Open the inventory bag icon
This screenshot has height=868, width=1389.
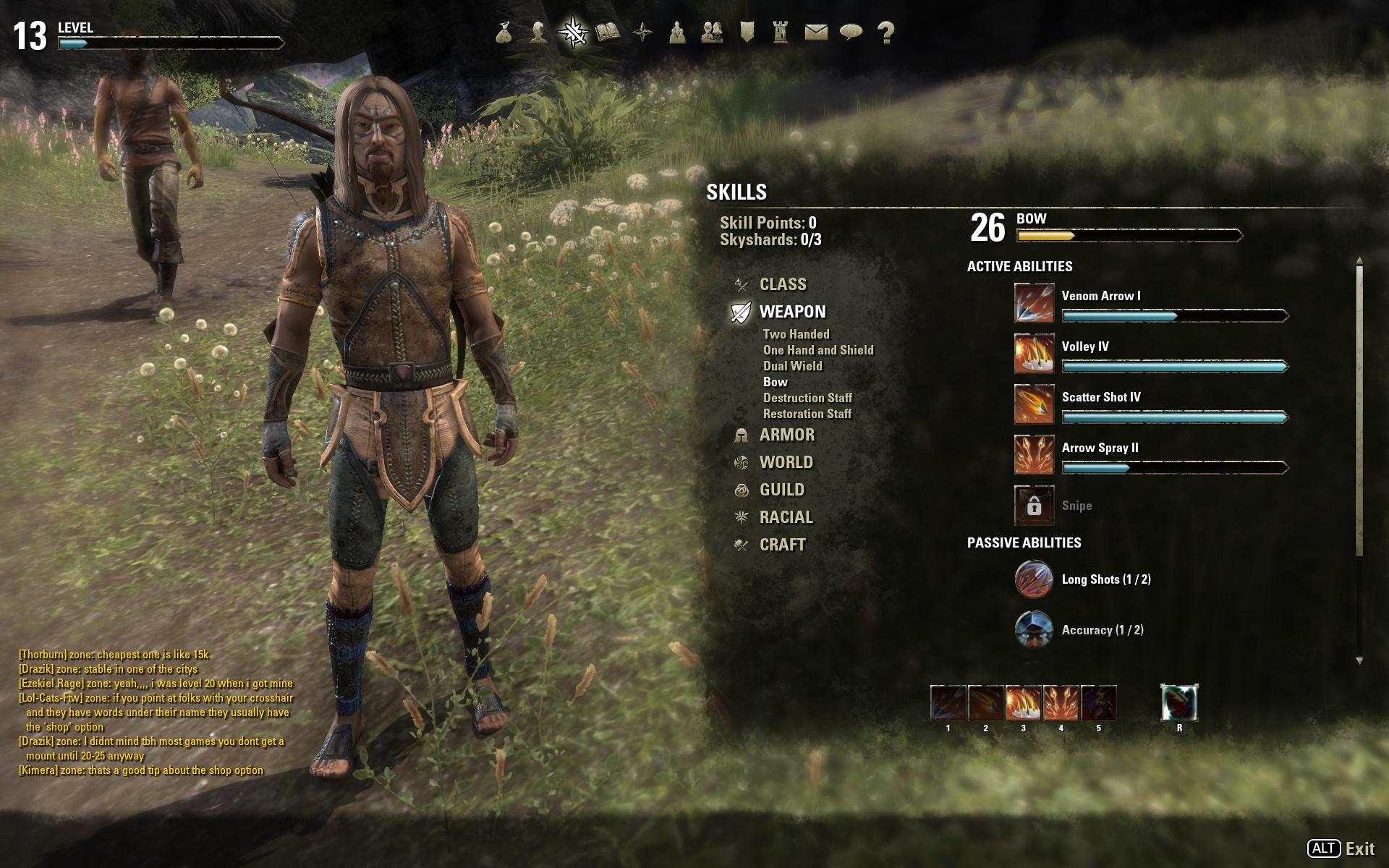pos(504,33)
